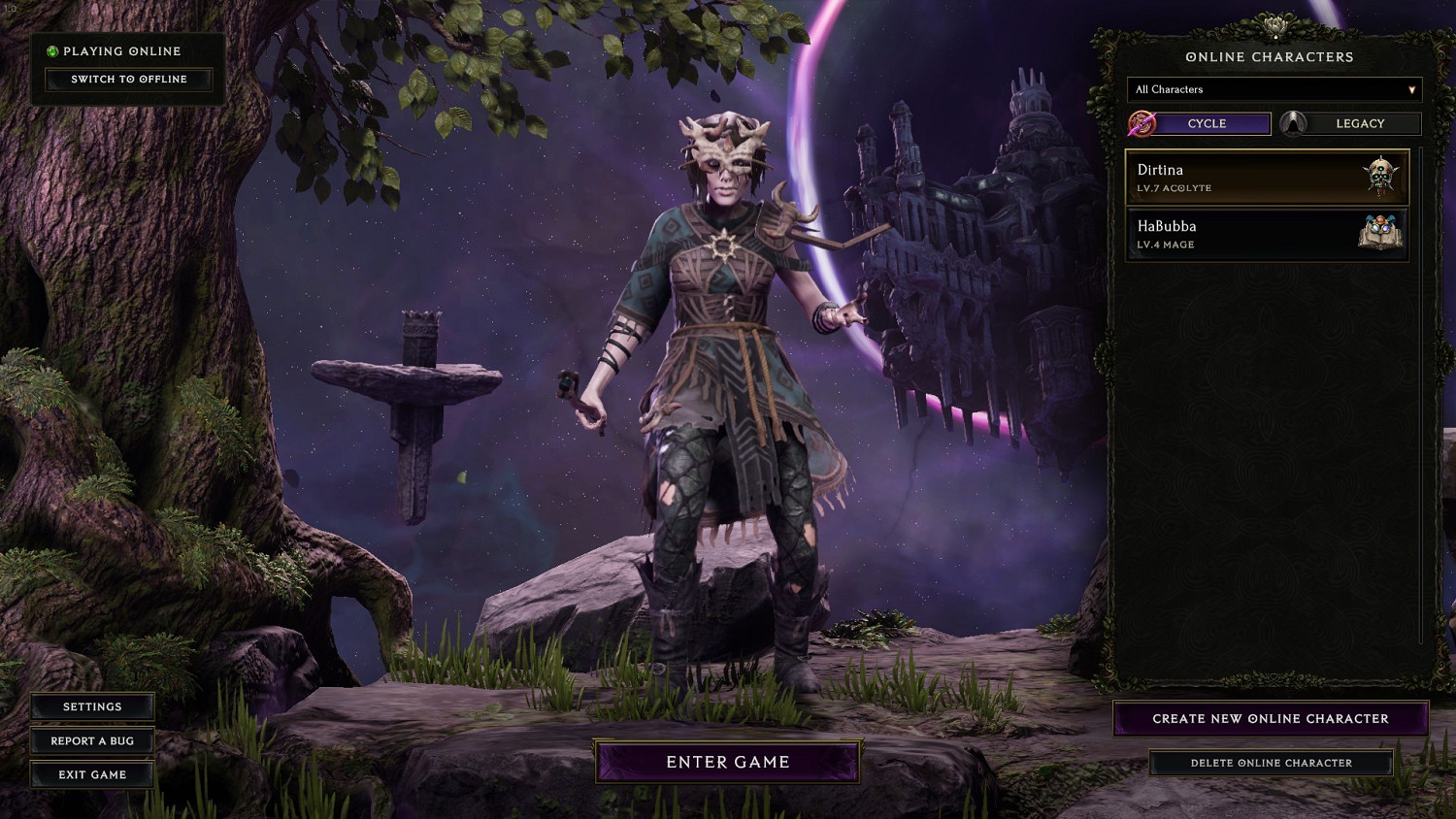Open the Settings menu
Screen dimensions: 1456x819
point(92,706)
